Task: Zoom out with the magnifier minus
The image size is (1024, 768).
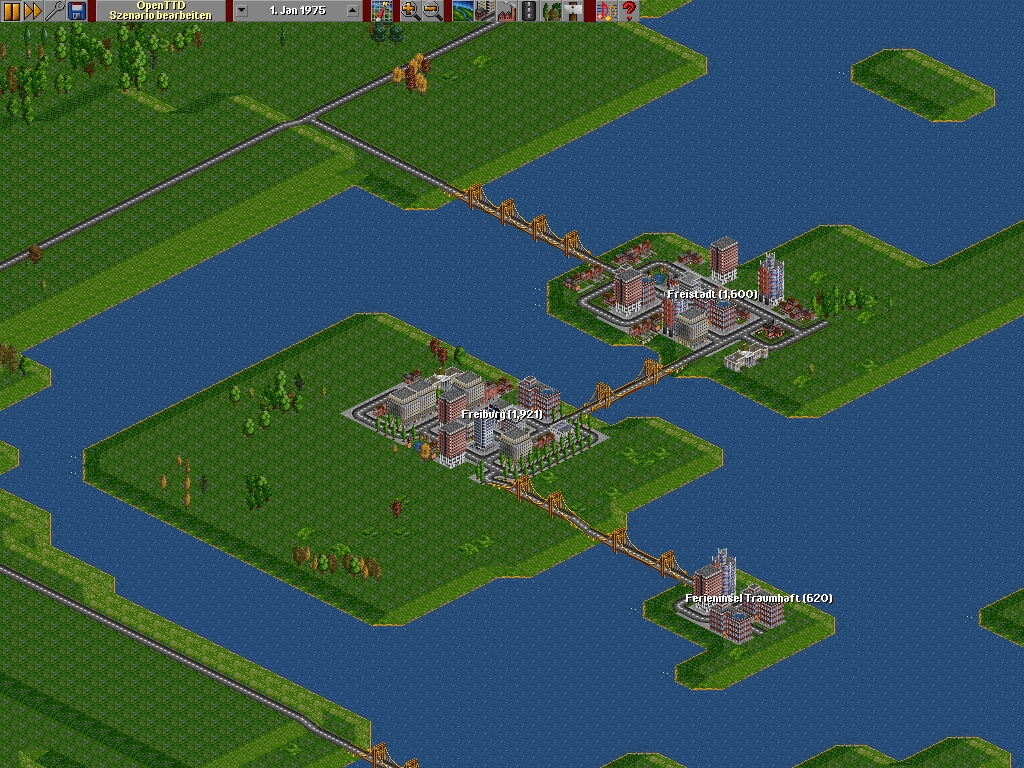Action: pyautogui.click(x=432, y=11)
